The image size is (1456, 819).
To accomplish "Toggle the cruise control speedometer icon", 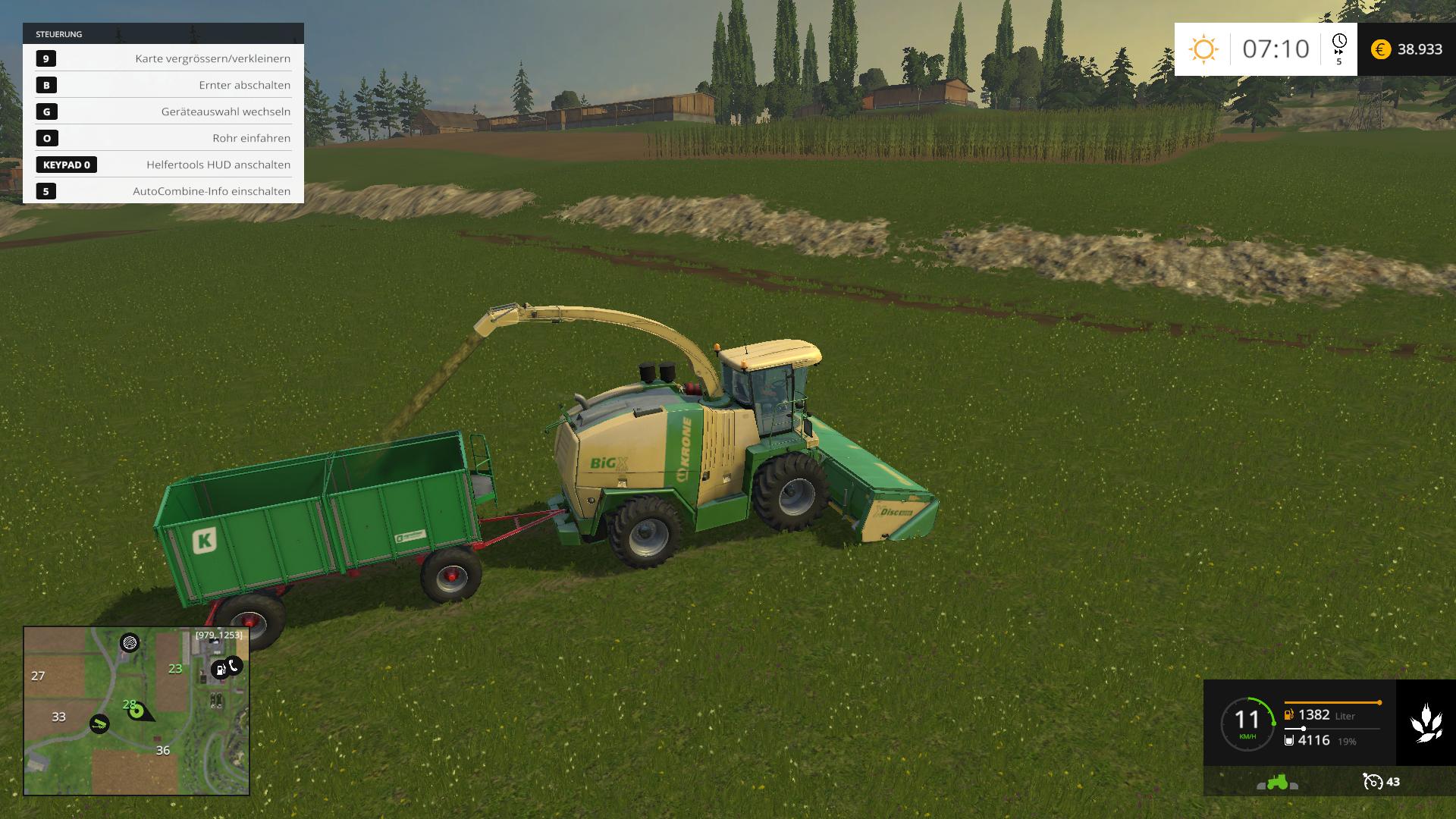I will (1373, 782).
